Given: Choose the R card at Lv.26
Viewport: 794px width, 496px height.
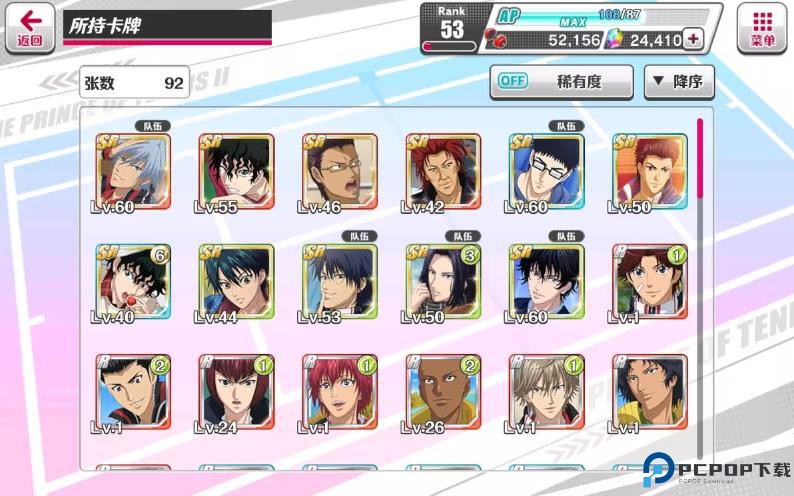Looking at the screenshot, I should coord(443,392).
